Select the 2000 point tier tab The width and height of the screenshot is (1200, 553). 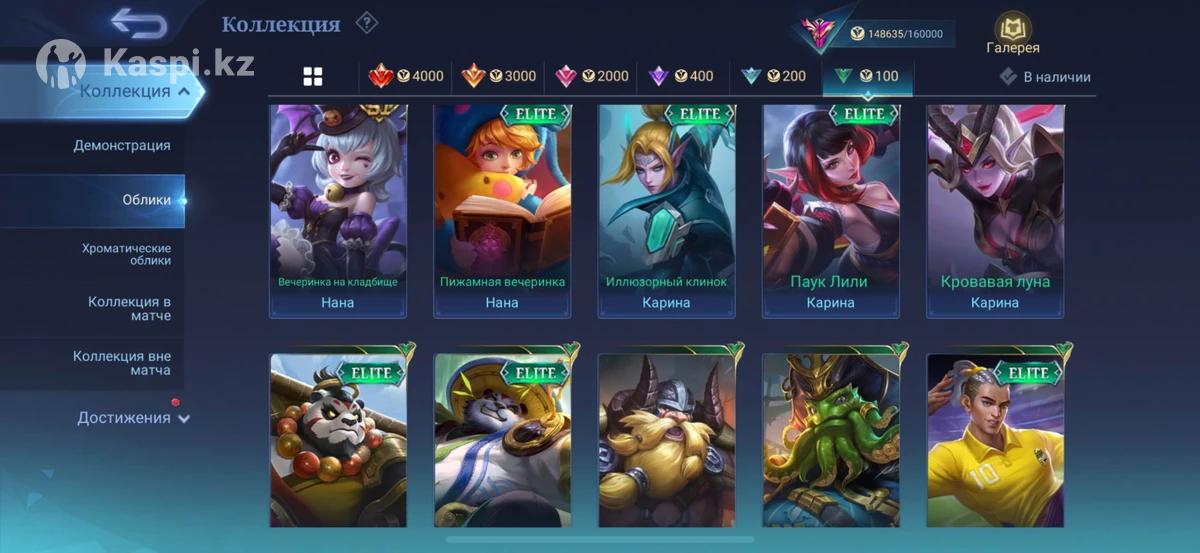[x=592, y=76]
